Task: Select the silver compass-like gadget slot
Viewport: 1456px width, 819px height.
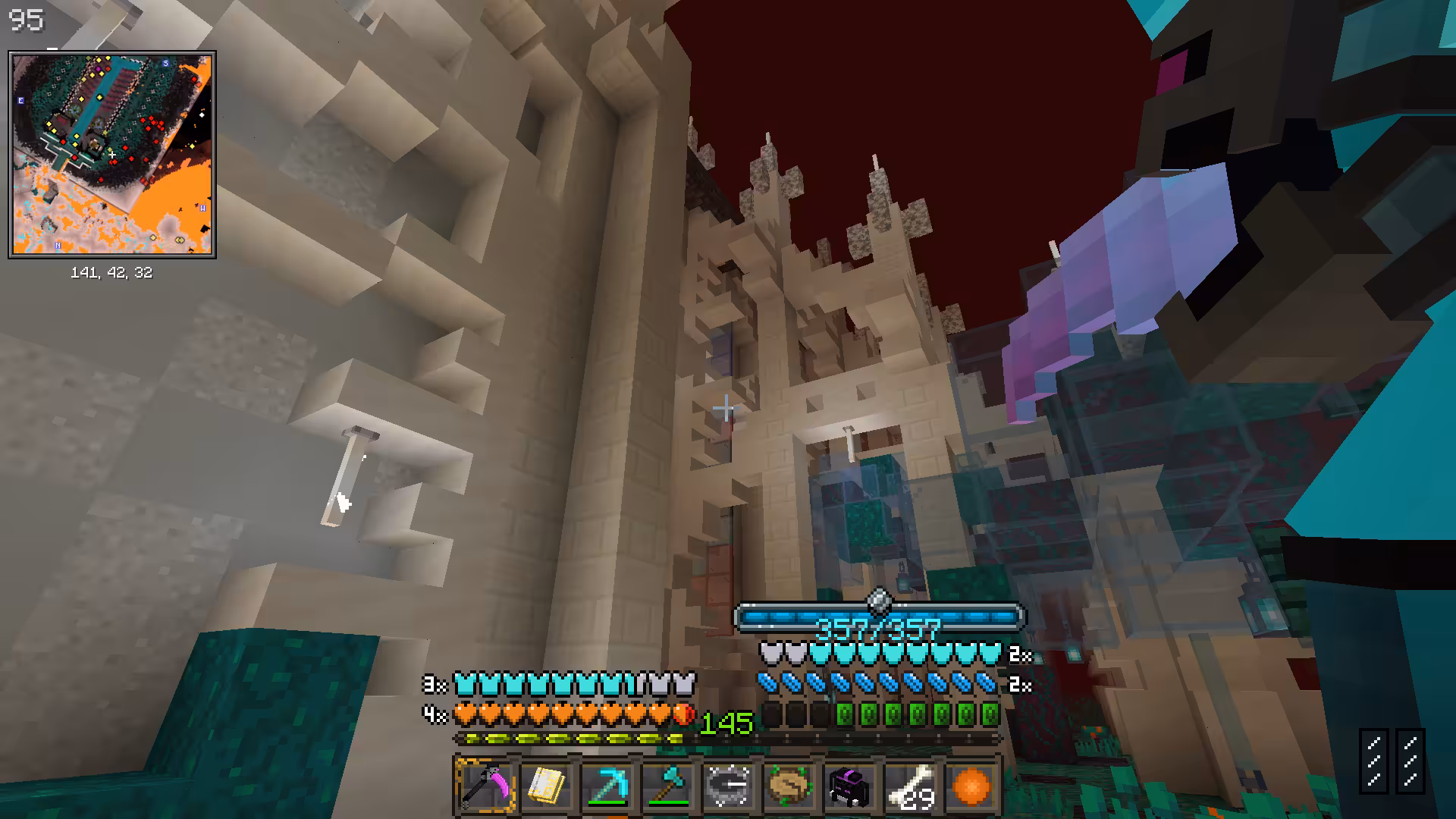Action: (x=728, y=786)
